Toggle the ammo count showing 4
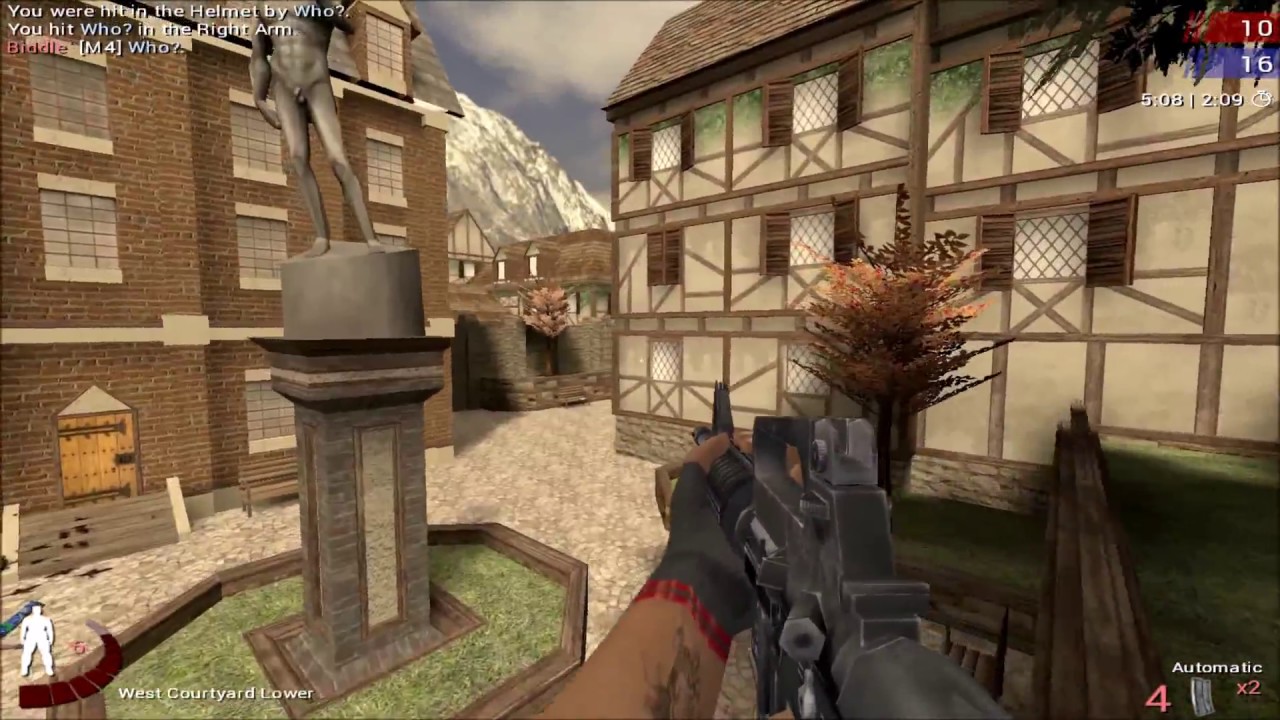Image resolution: width=1280 pixels, height=720 pixels. click(1157, 700)
